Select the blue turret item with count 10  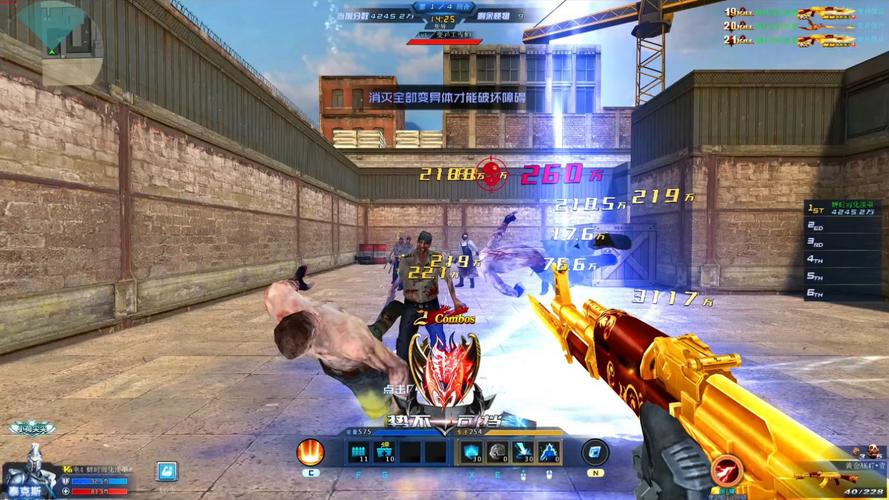pyautogui.click(x=384, y=453)
